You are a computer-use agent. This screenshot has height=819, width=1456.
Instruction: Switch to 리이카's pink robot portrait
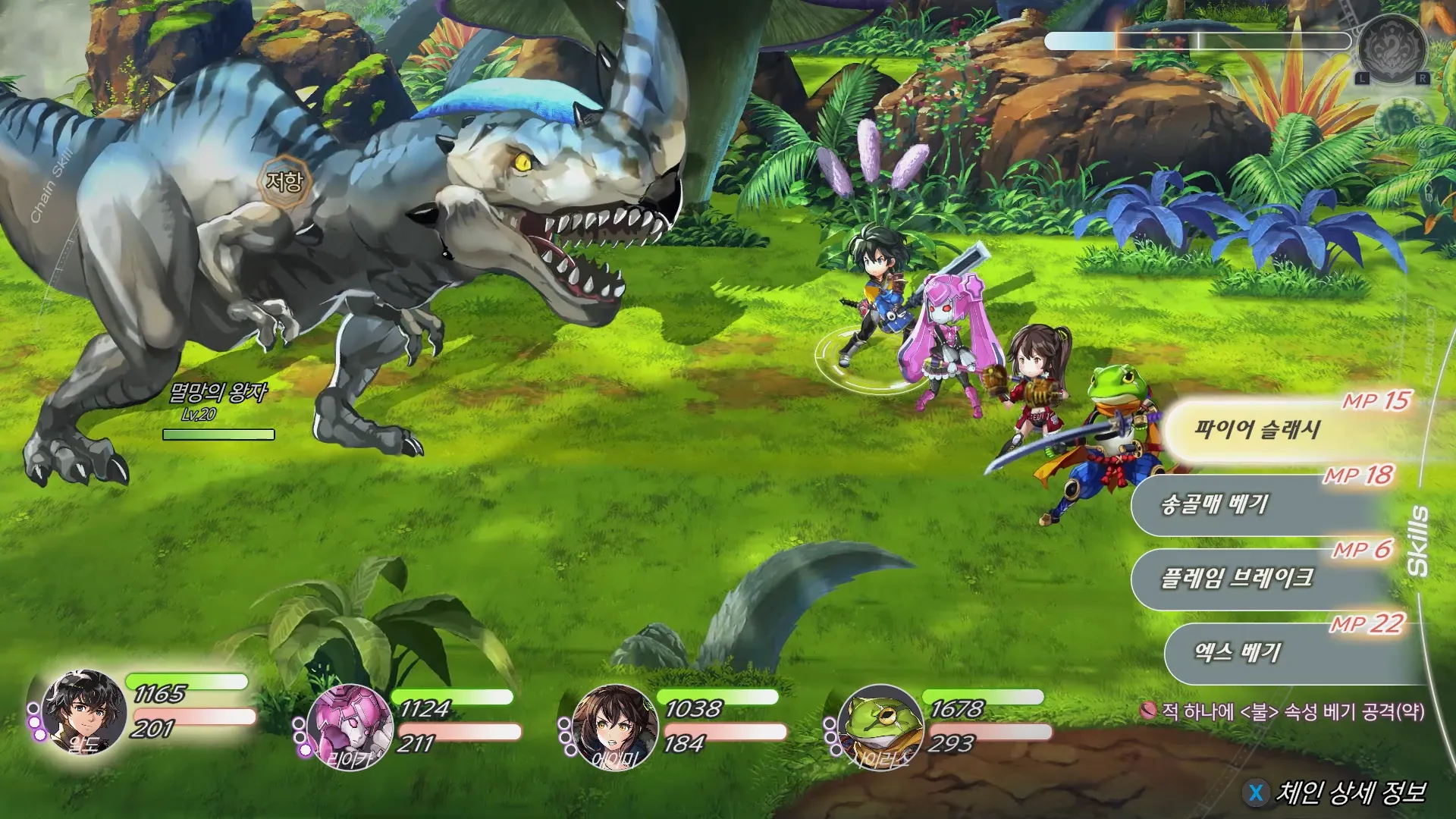pos(350,726)
